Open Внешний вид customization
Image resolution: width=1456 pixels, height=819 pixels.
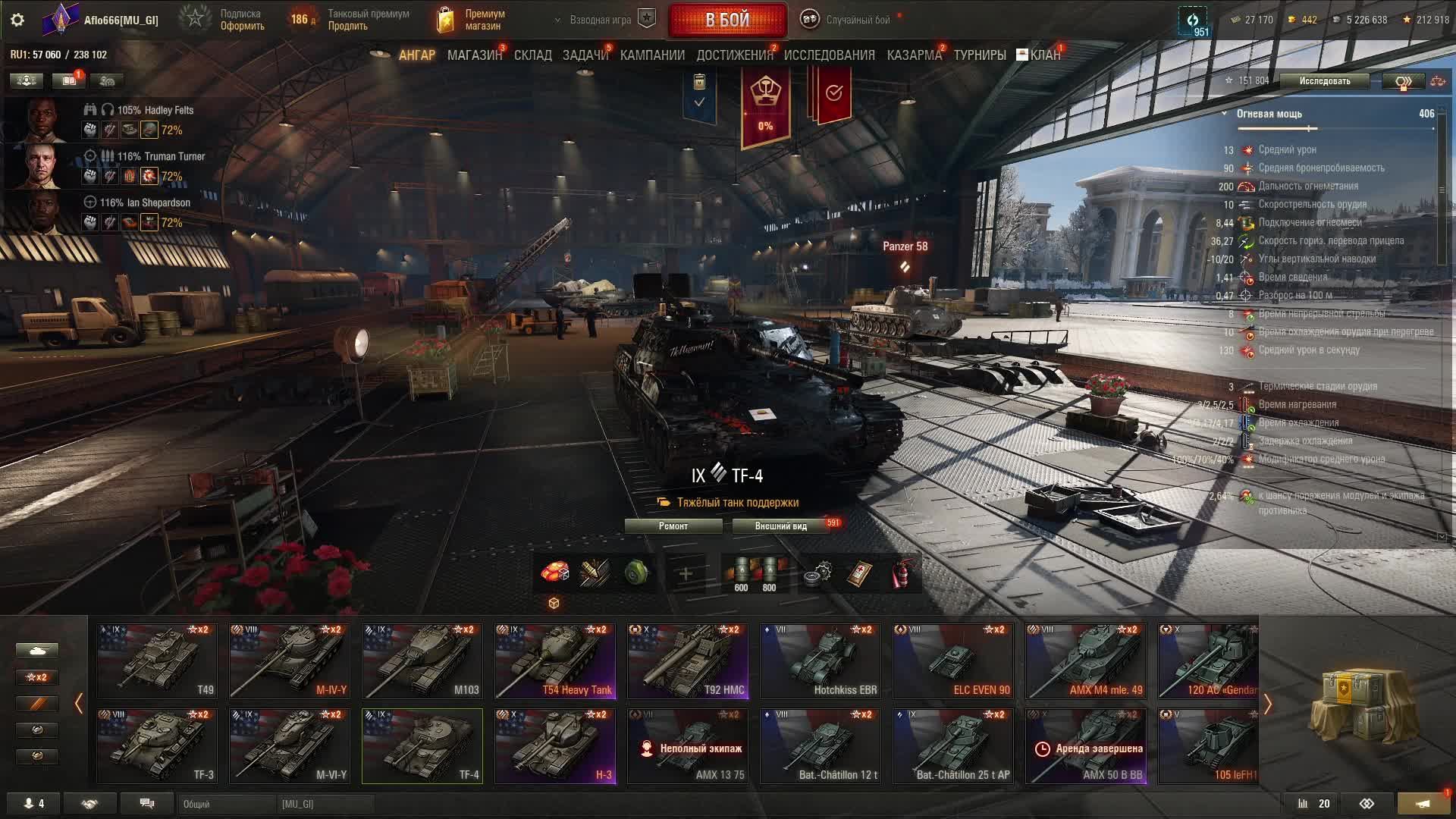(x=780, y=526)
